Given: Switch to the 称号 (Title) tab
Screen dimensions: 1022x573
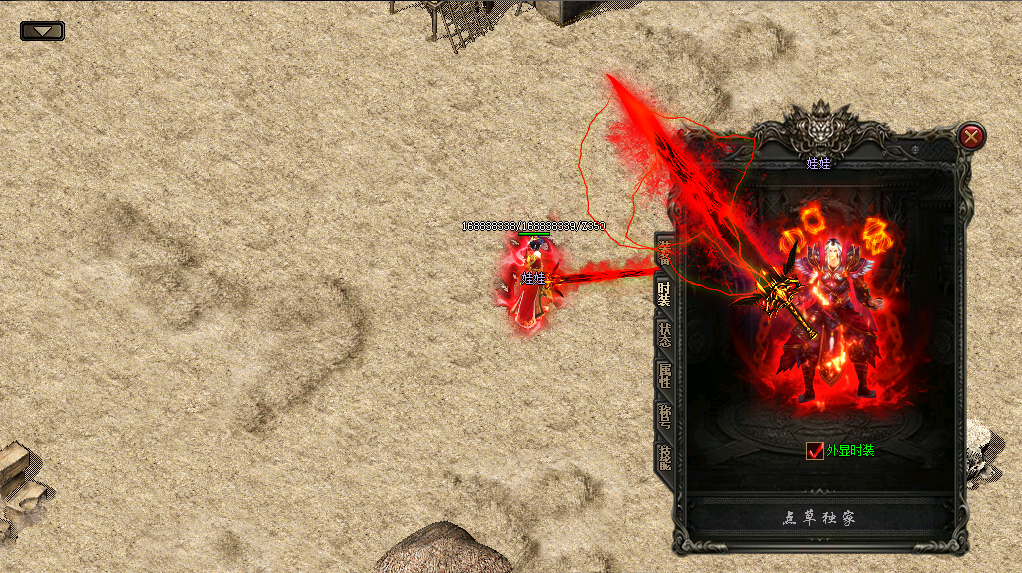Looking at the screenshot, I should [x=664, y=417].
